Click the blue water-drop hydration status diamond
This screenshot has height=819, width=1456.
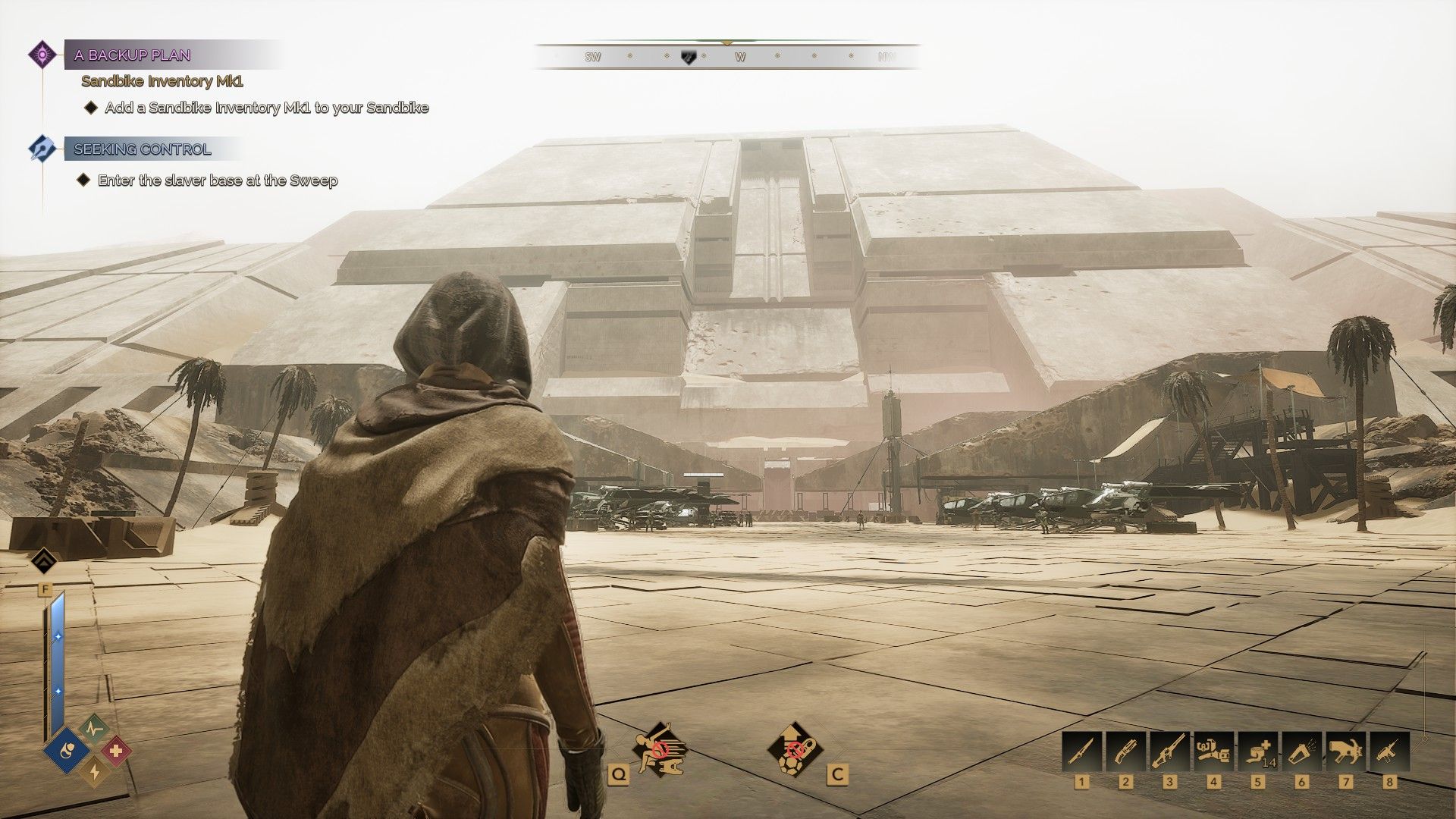67,752
